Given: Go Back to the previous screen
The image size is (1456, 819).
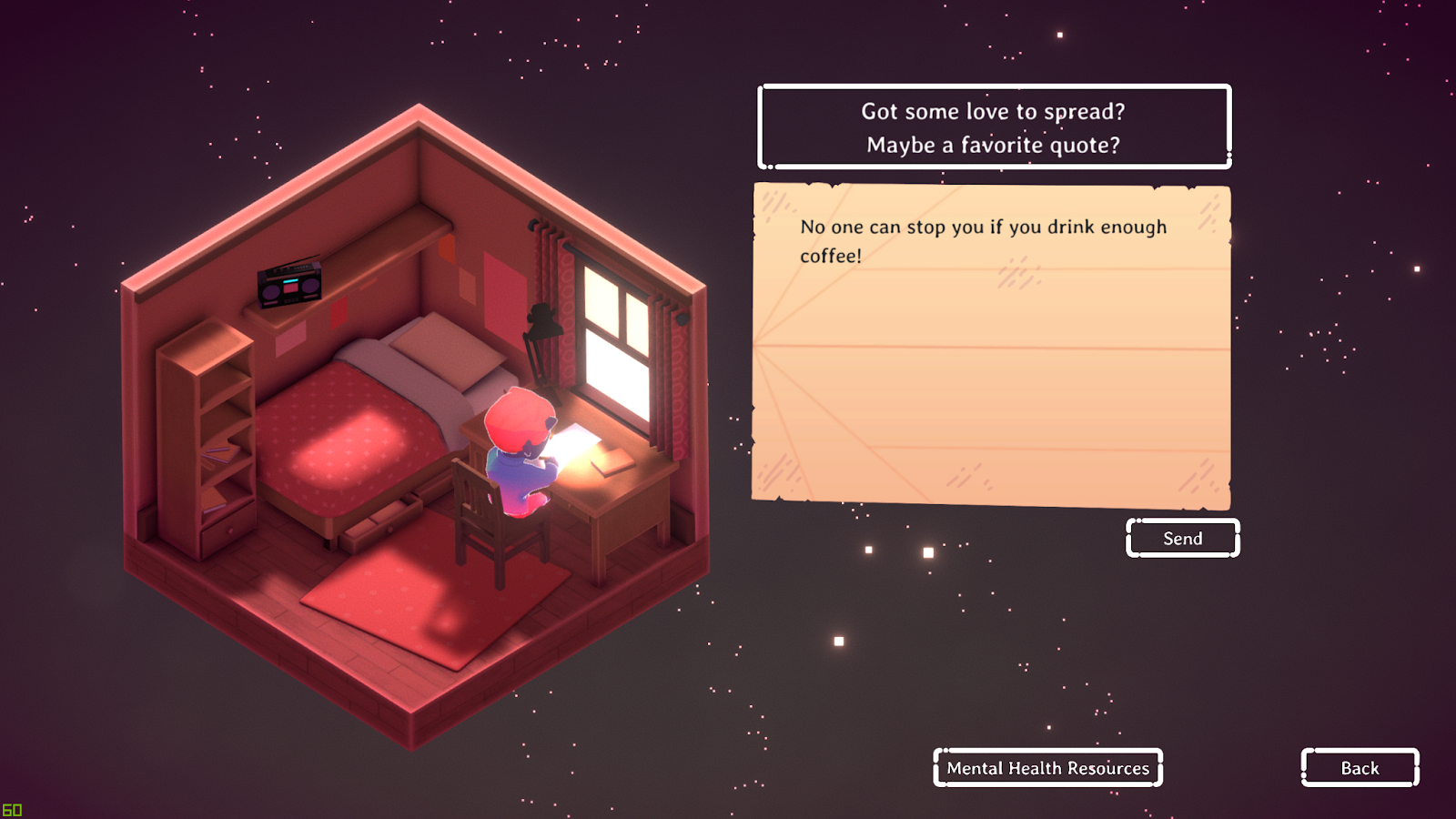Looking at the screenshot, I should point(1360,768).
